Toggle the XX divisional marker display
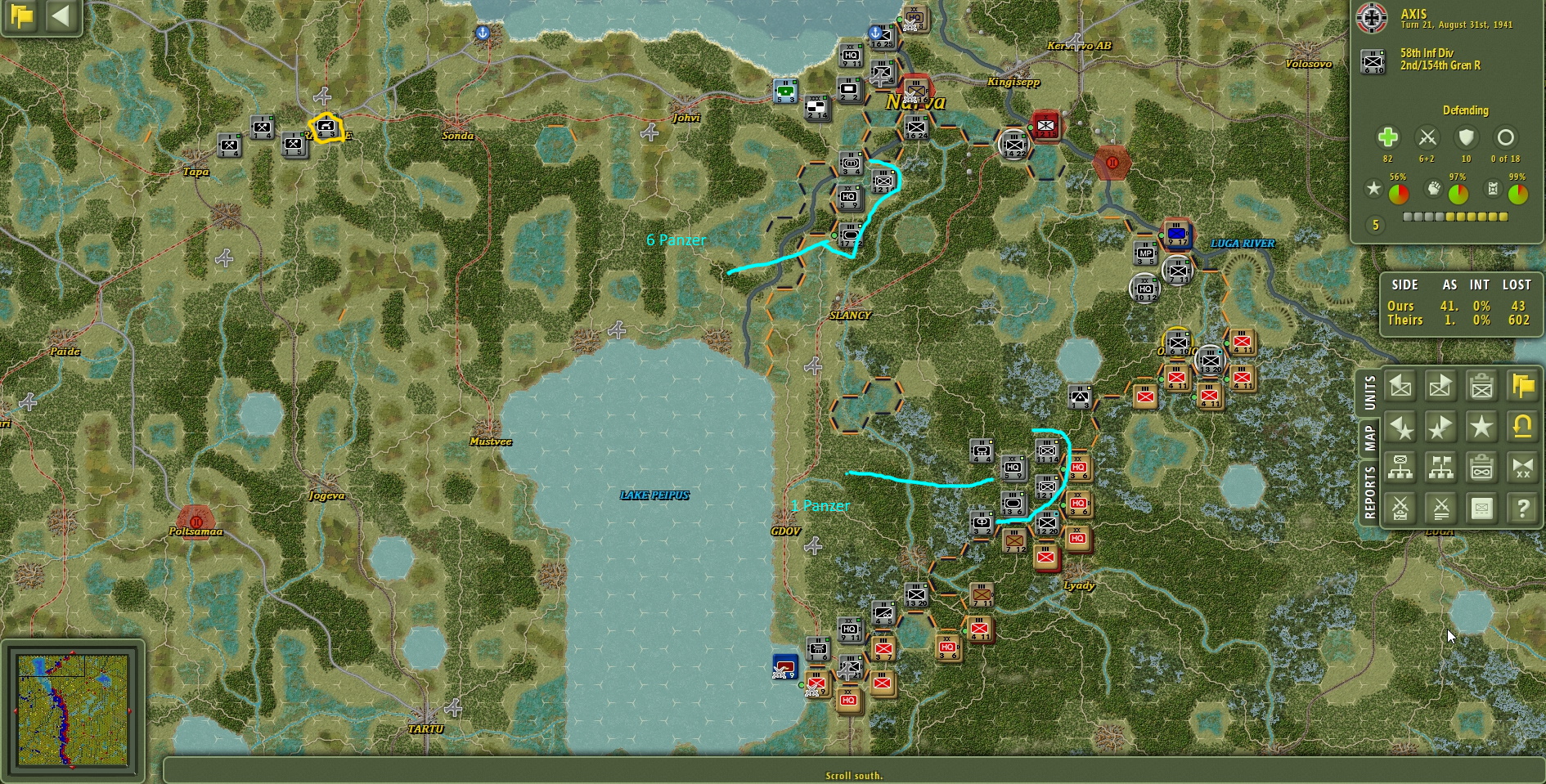The width and height of the screenshot is (1546, 784). (x=1523, y=468)
